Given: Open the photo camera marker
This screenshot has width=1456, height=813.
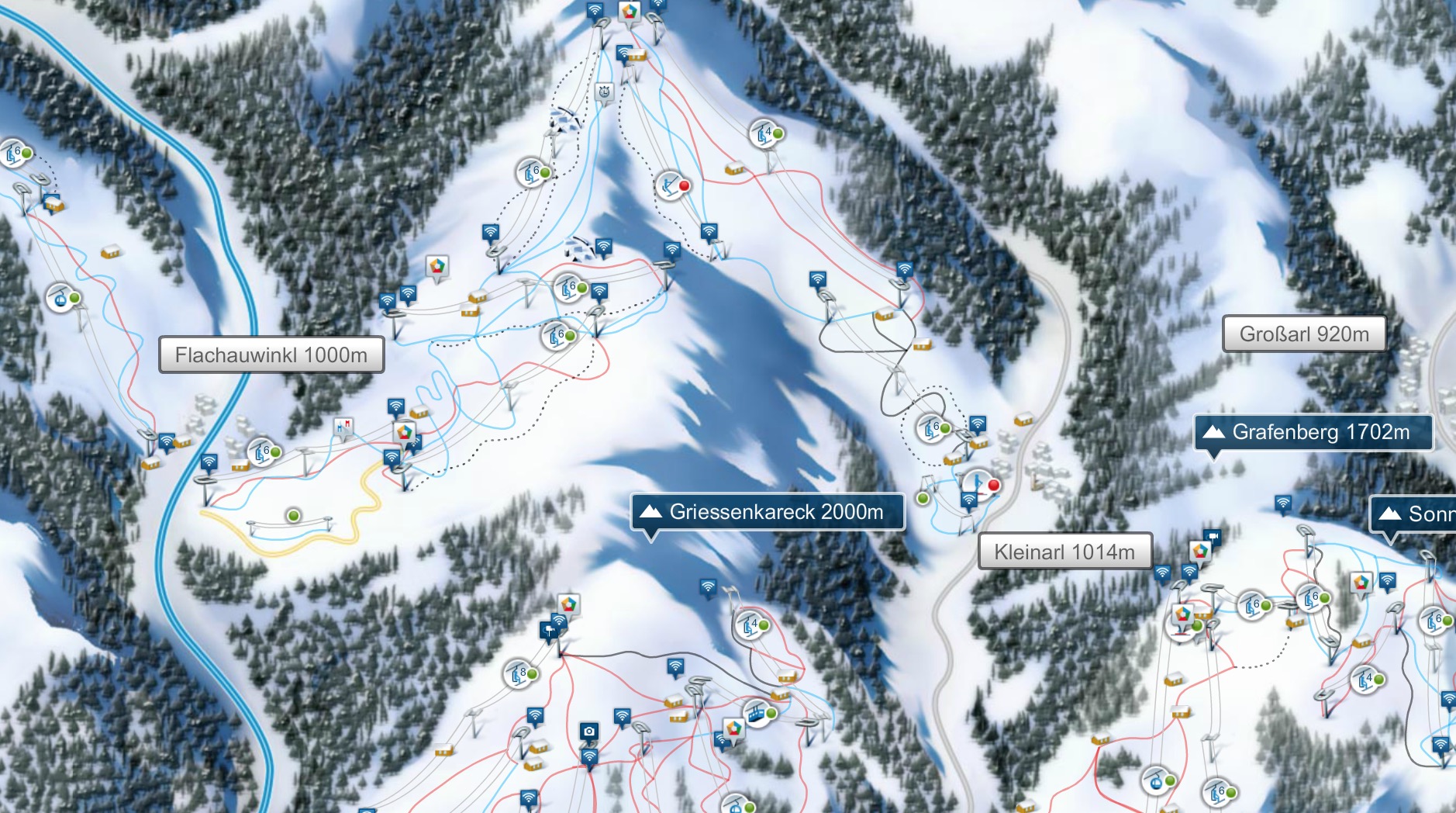Looking at the screenshot, I should point(589,732).
